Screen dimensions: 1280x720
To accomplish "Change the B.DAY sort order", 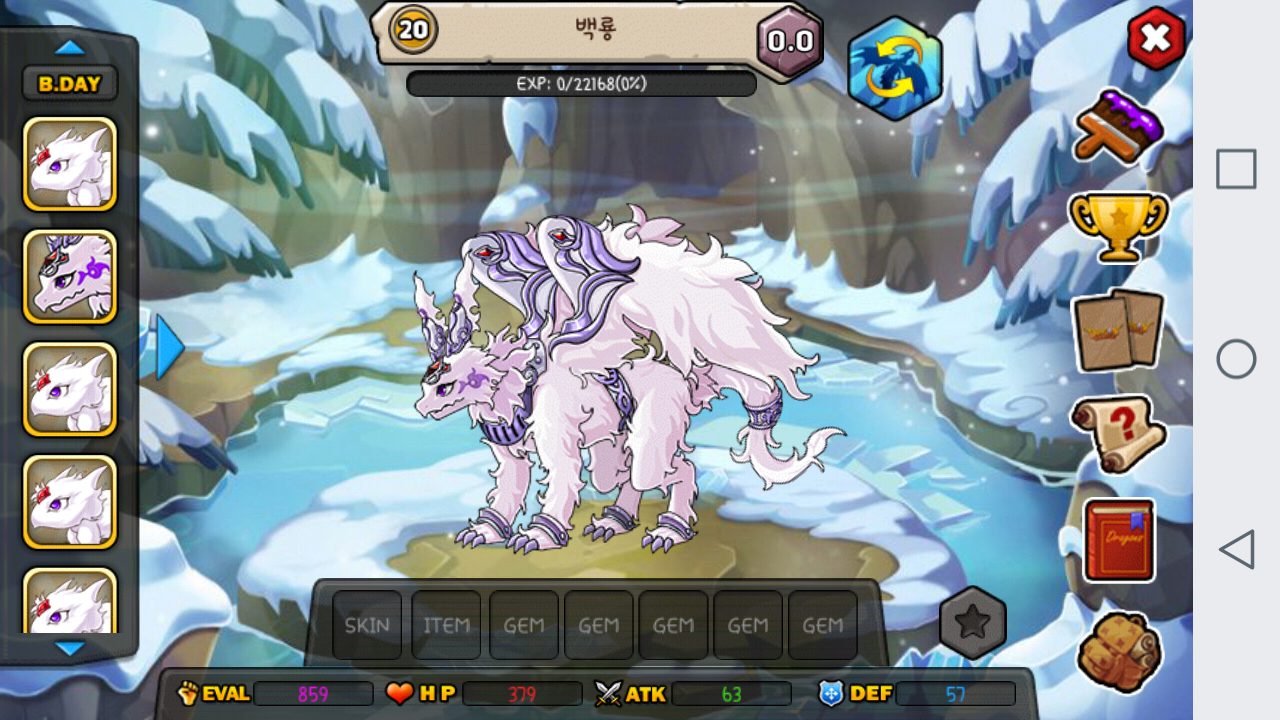I will pyautogui.click(x=70, y=84).
